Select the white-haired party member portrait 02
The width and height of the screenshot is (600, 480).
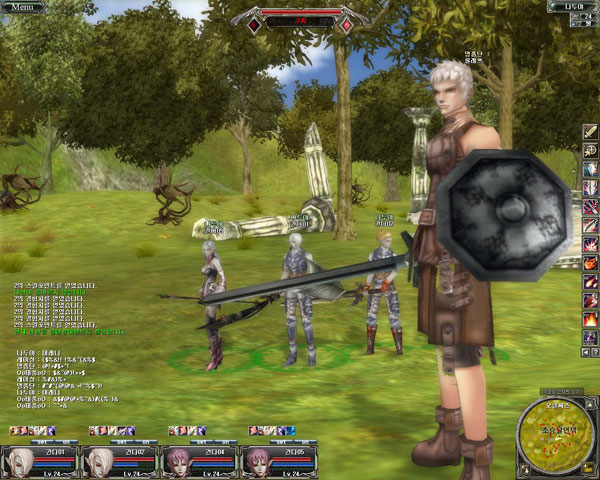100,463
